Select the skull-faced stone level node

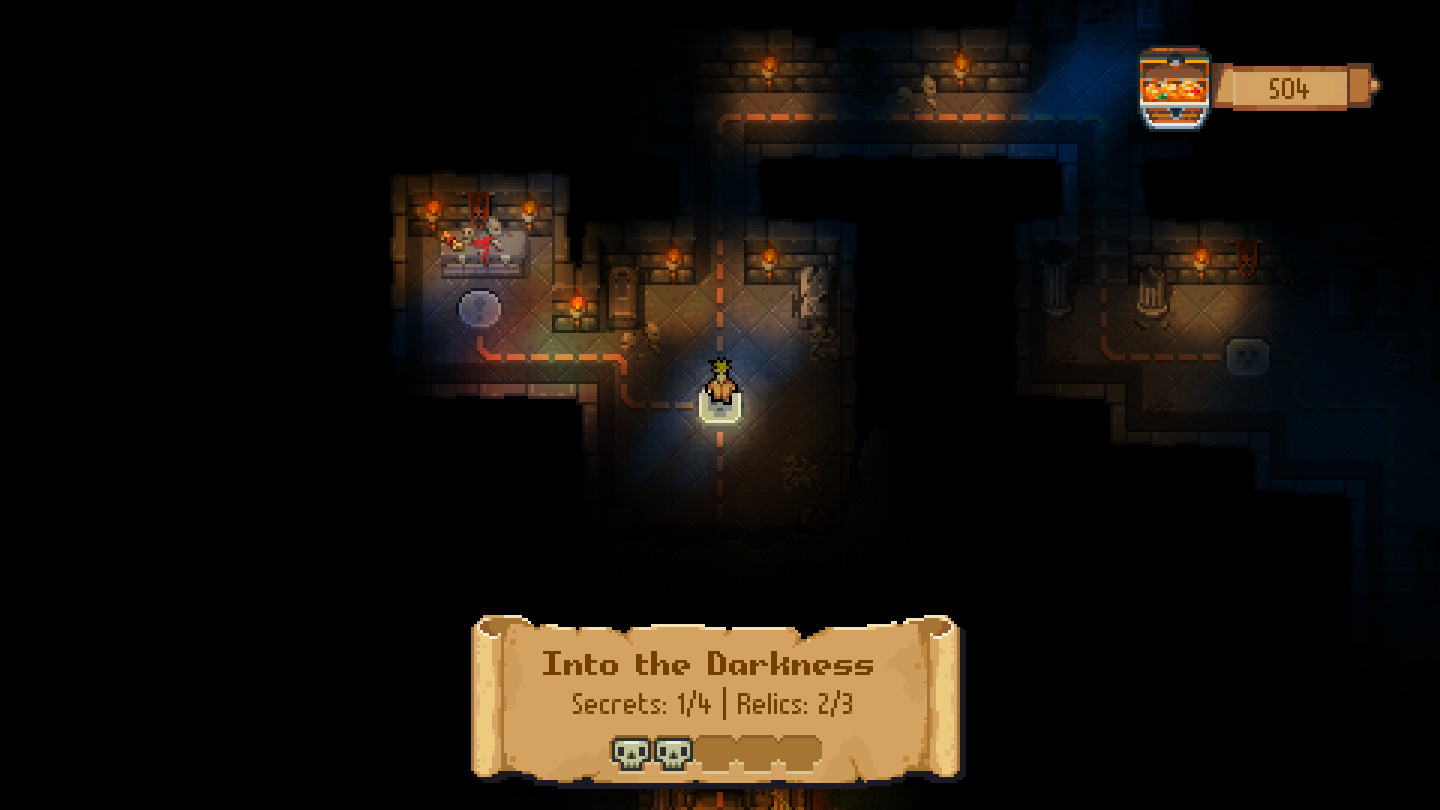coord(1247,356)
